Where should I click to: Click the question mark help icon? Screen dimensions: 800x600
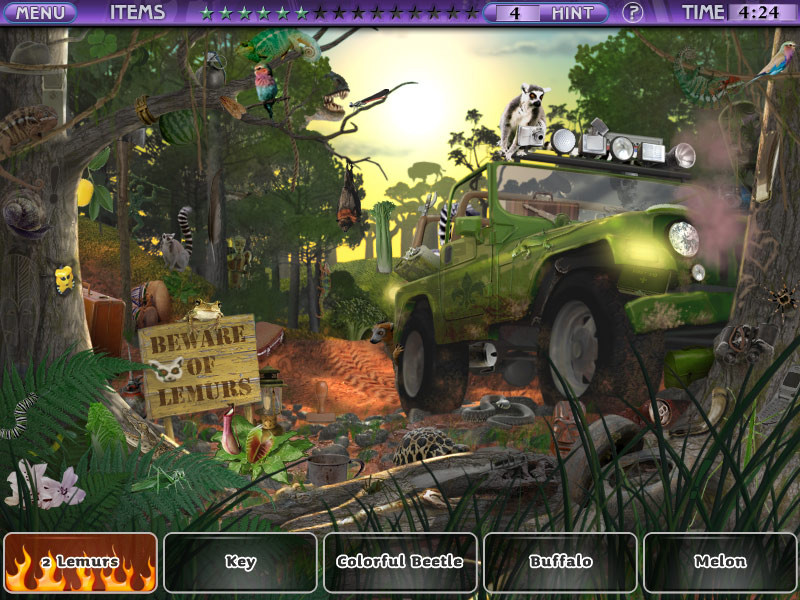click(x=632, y=13)
